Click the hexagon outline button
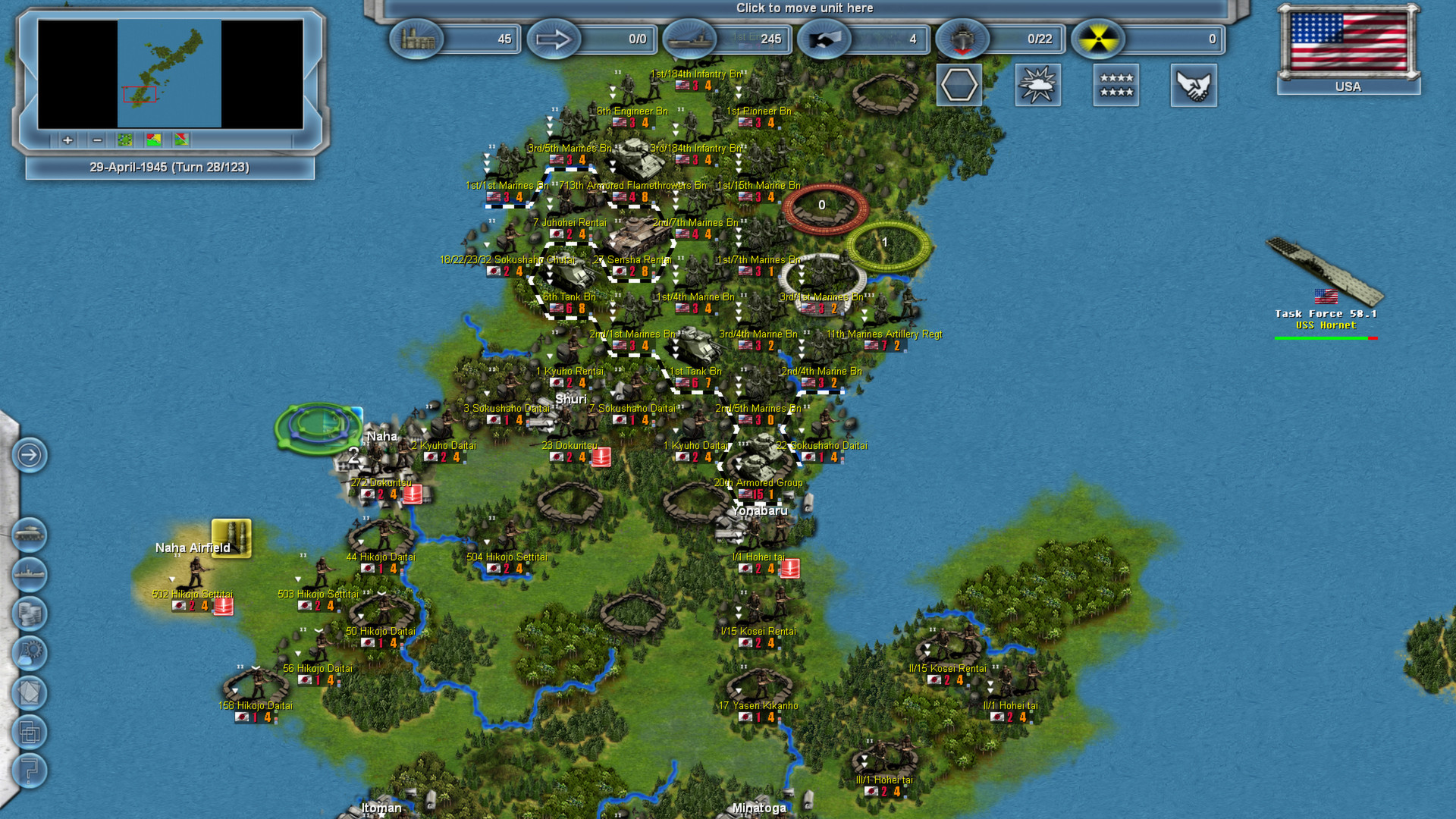 point(959,85)
